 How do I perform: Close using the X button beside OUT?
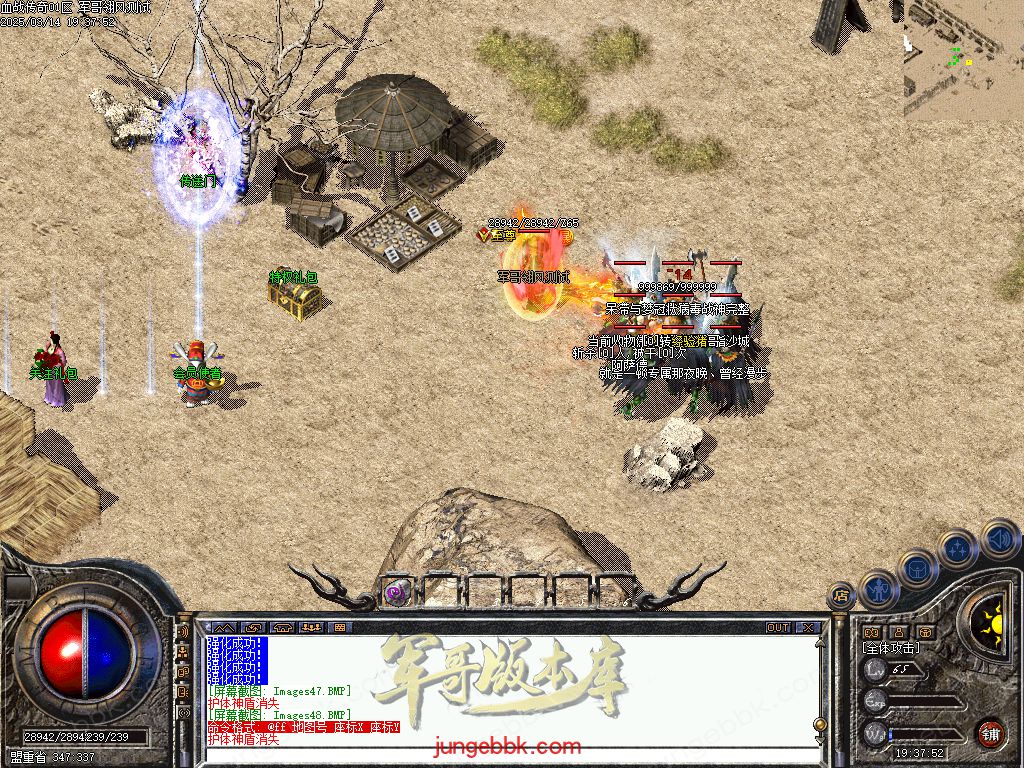point(808,628)
